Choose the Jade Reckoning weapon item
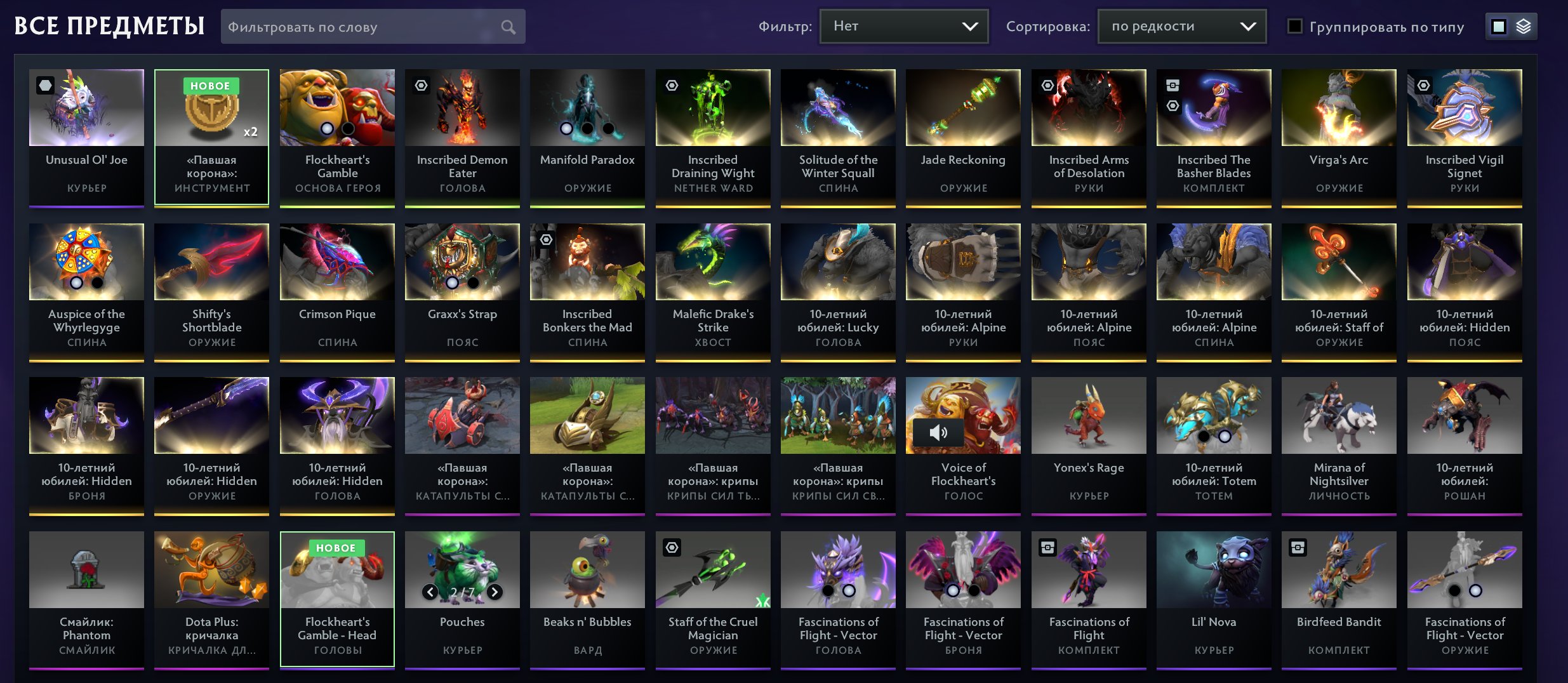Viewport: 1568px width, 683px height. pos(963,138)
